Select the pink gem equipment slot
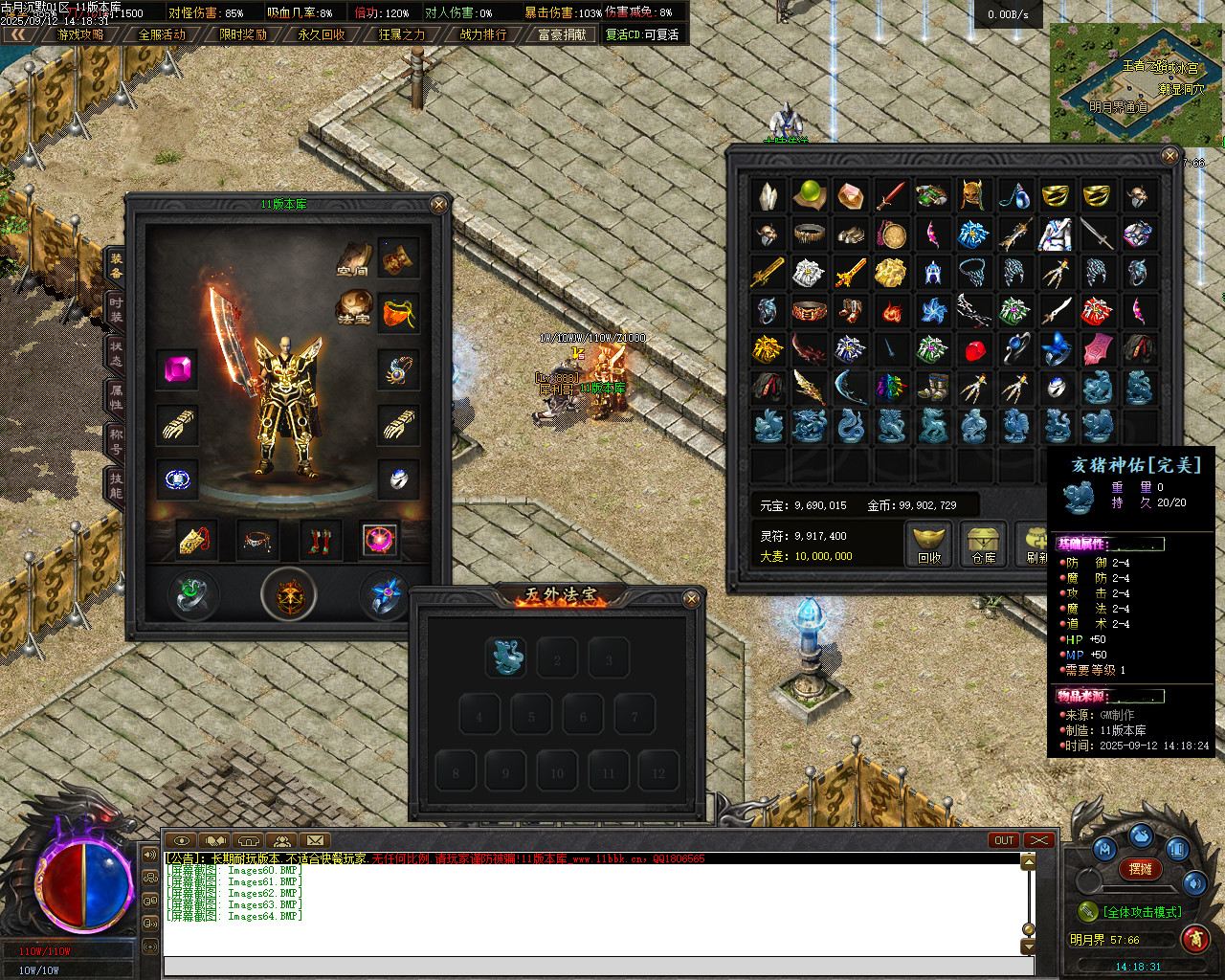 click(178, 369)
